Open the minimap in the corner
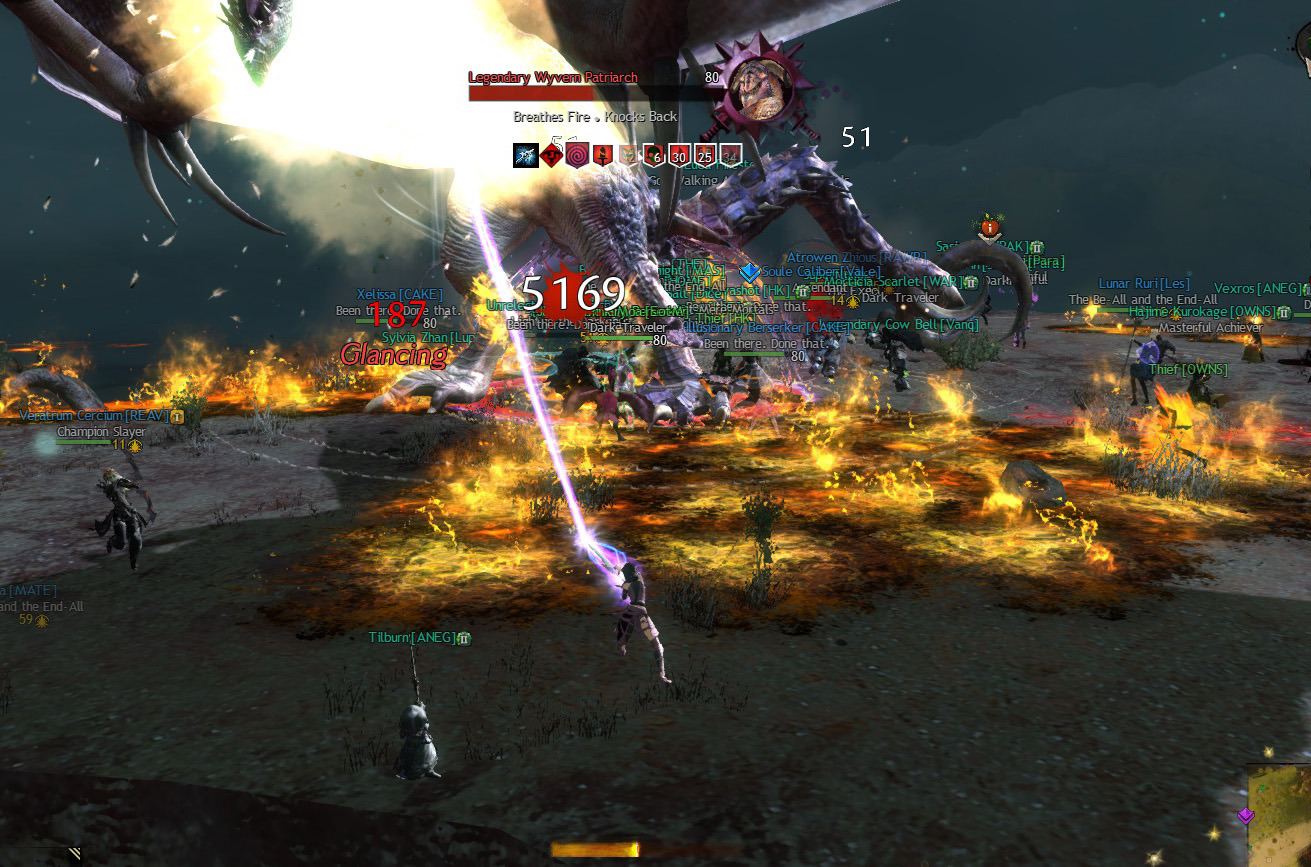The height and width of the screenshot is (867, 1311). tap(1279, 815)
